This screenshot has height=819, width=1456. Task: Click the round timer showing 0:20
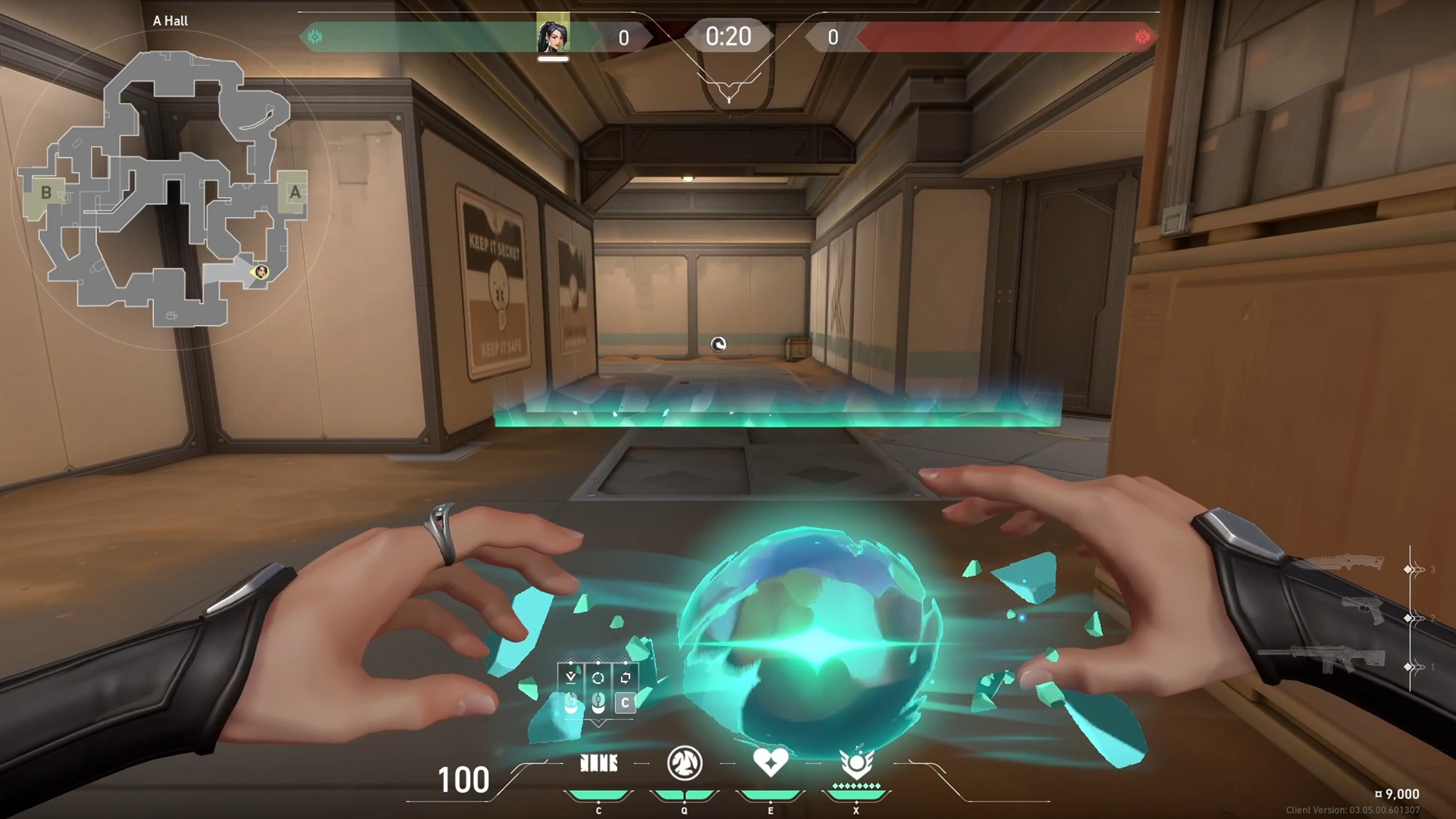click(x=727, y=35)
